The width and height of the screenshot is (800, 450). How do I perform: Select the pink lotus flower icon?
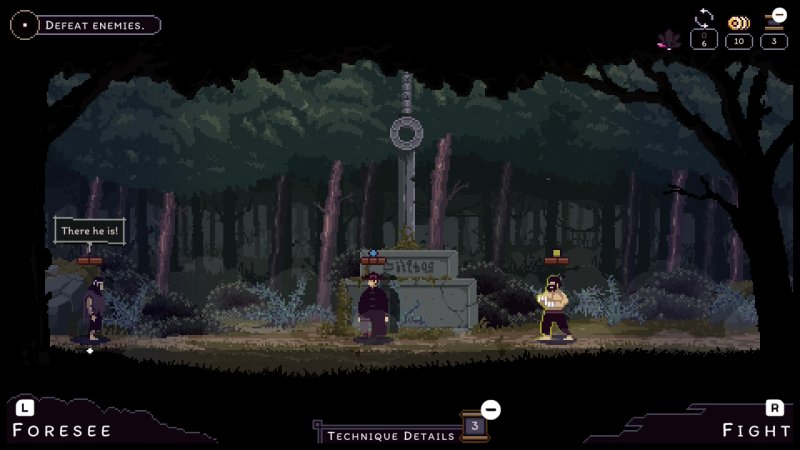(x=667, y=40)
